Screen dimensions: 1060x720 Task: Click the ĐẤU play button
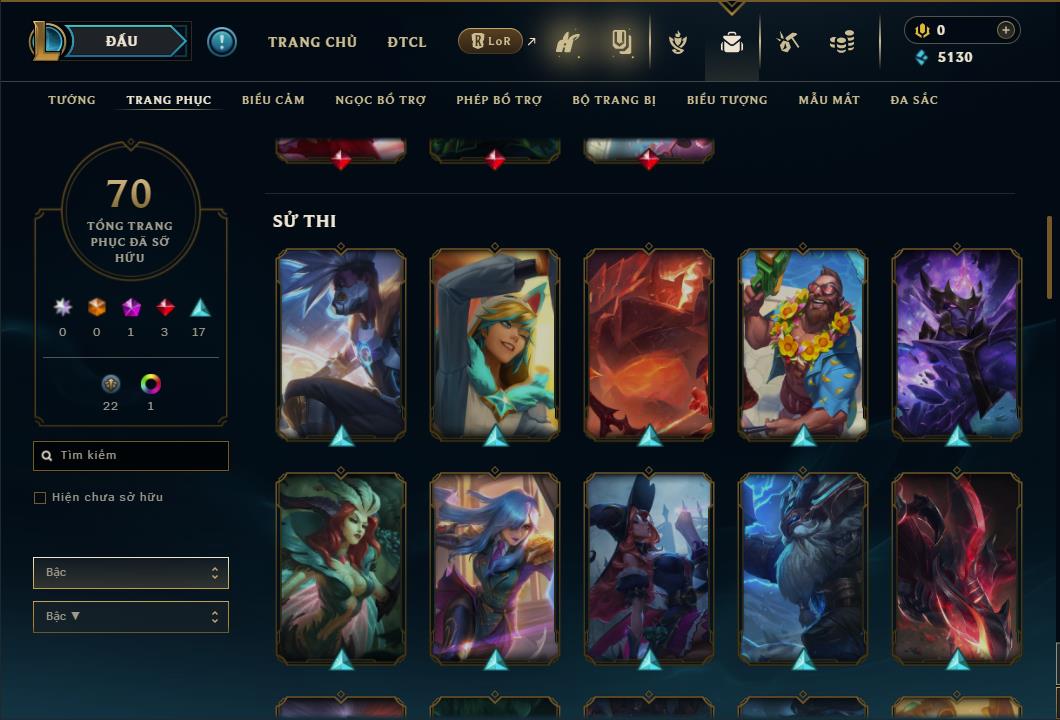[122, 41]
